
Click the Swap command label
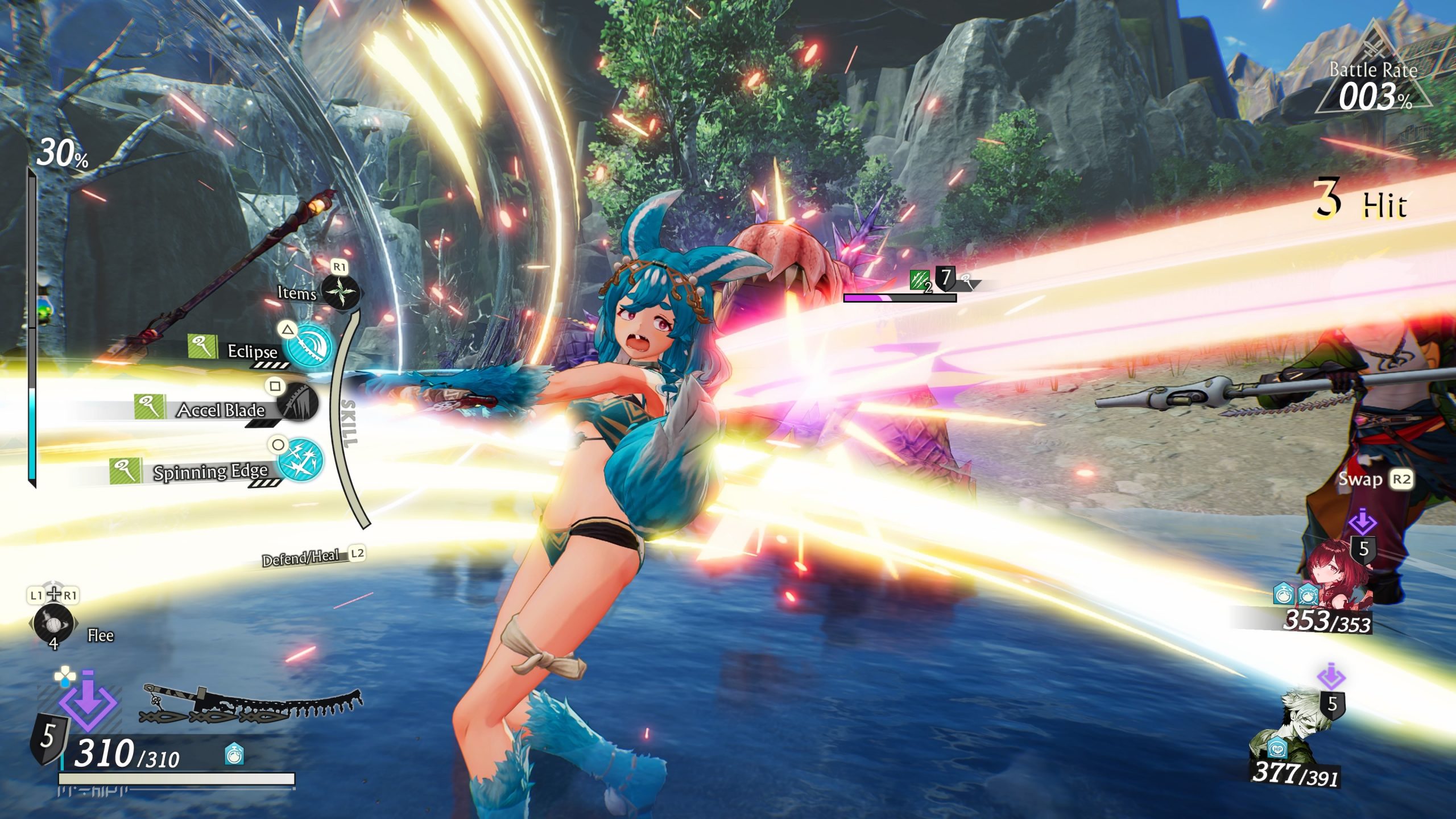coord(1360,479)
